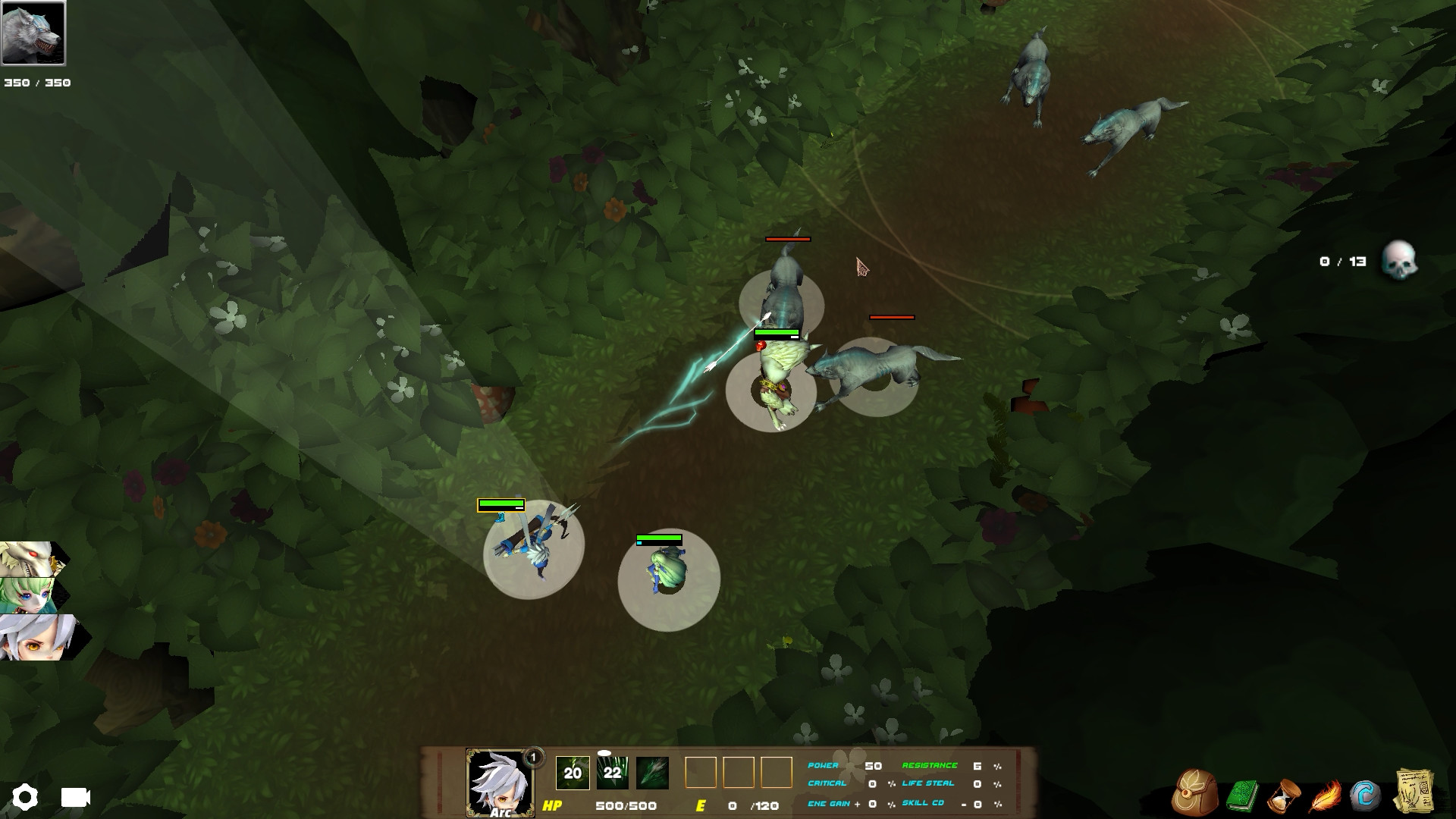Open the parchment scroll pages

coord(1414,793)
